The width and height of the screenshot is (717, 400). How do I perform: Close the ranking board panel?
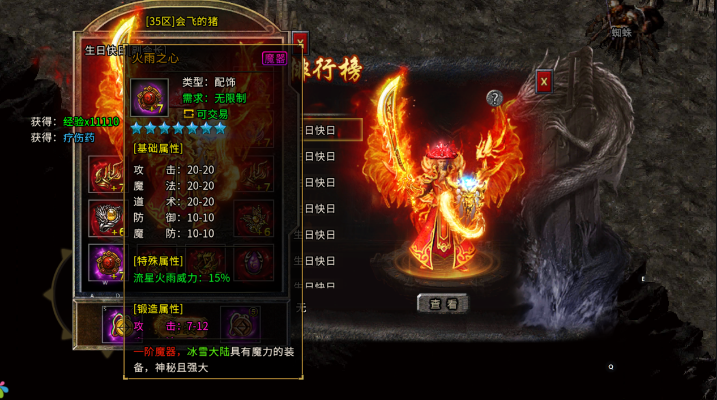tap(544, 81)
